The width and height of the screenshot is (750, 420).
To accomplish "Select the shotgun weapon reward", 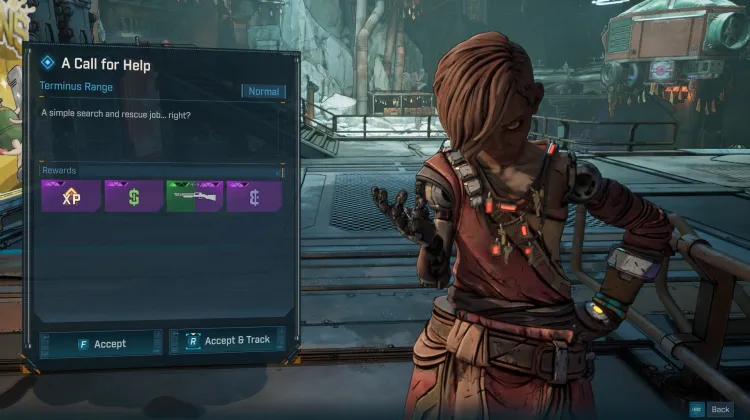I will tap(194, 196).
